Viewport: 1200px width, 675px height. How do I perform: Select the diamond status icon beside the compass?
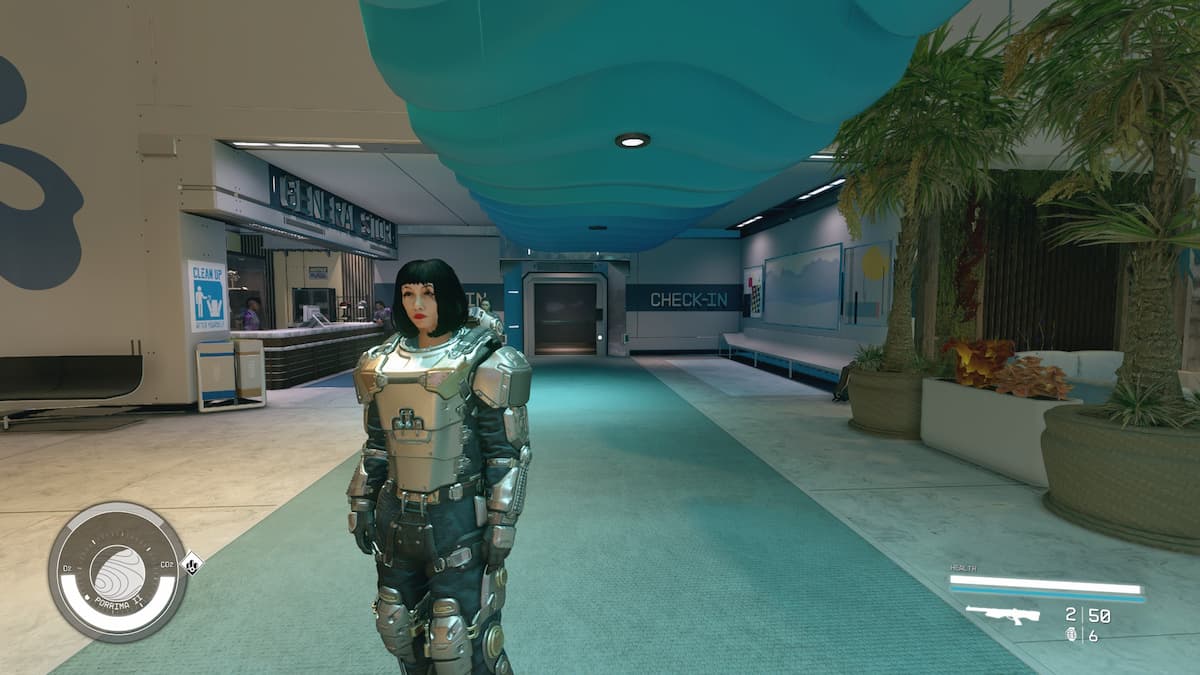(192, 564)
